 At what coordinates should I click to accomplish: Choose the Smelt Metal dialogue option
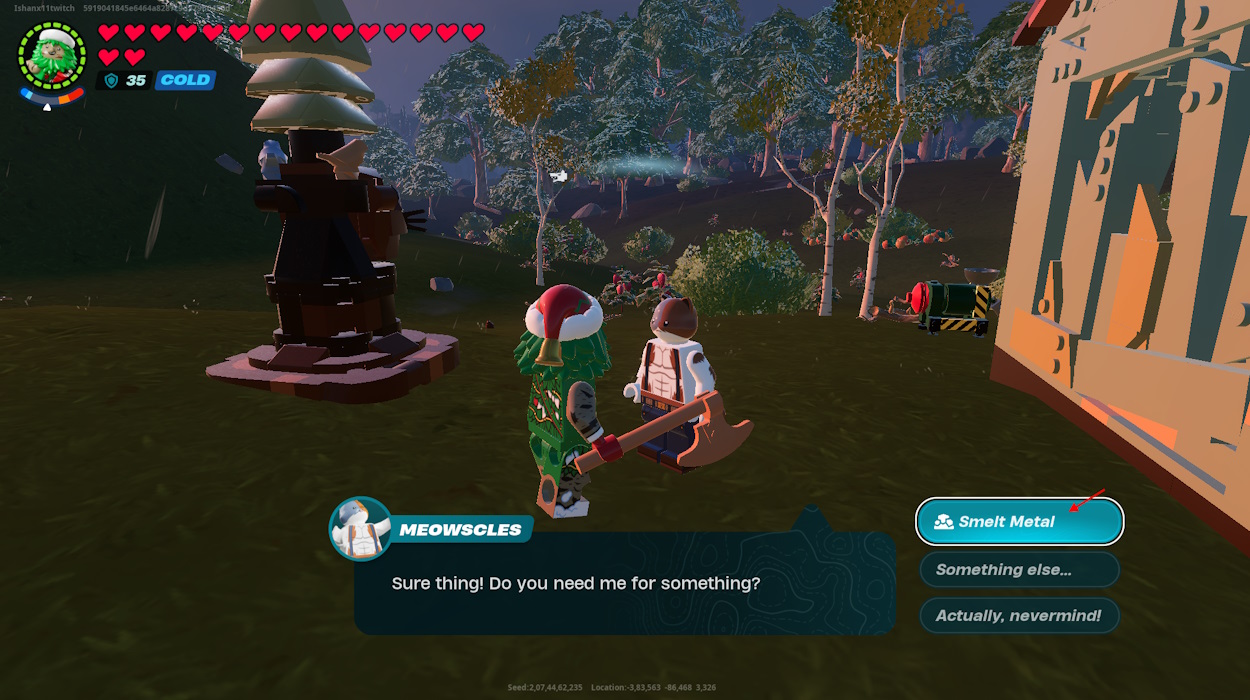tap(1019, 521)
